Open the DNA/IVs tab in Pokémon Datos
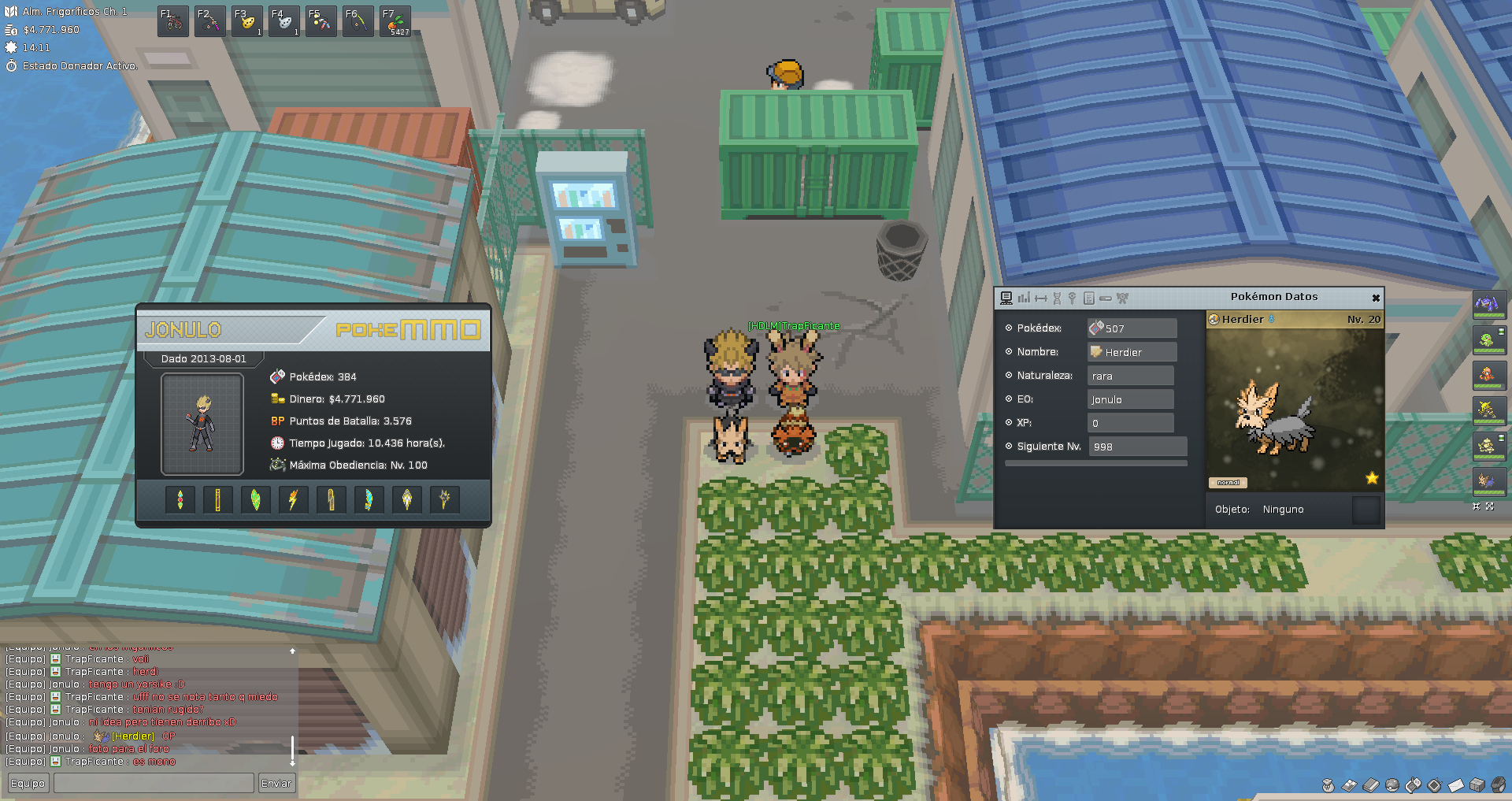 point(1057,298)
